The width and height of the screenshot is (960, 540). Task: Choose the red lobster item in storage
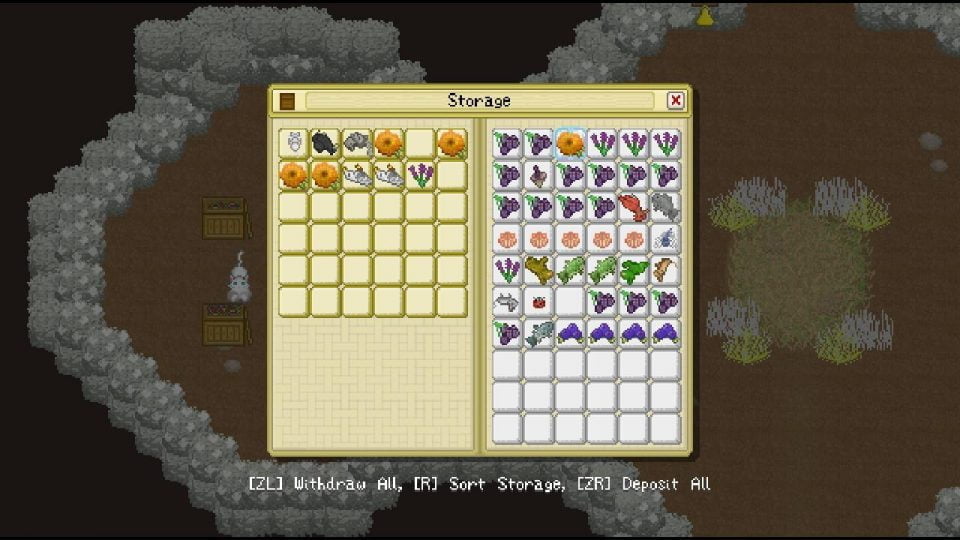pyautogui.click(x=633, y=207)
